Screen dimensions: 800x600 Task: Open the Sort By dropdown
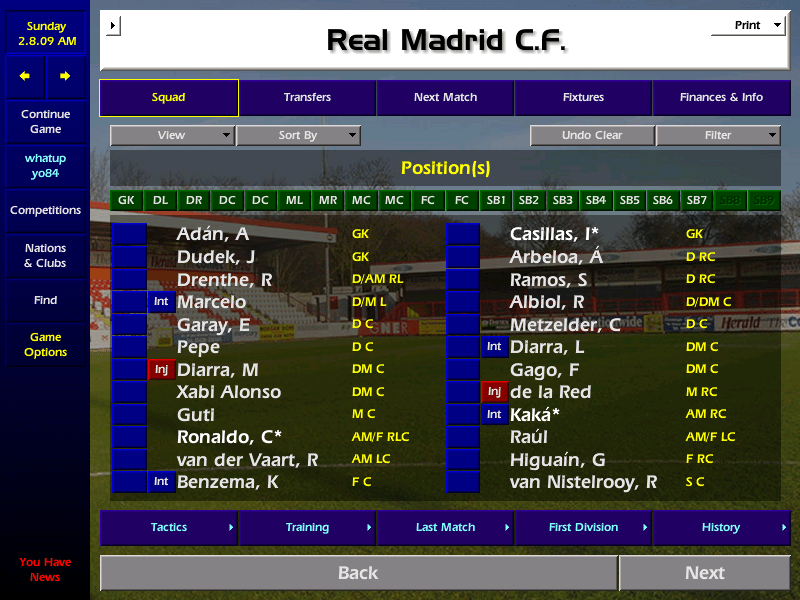(x=298, y=135)
